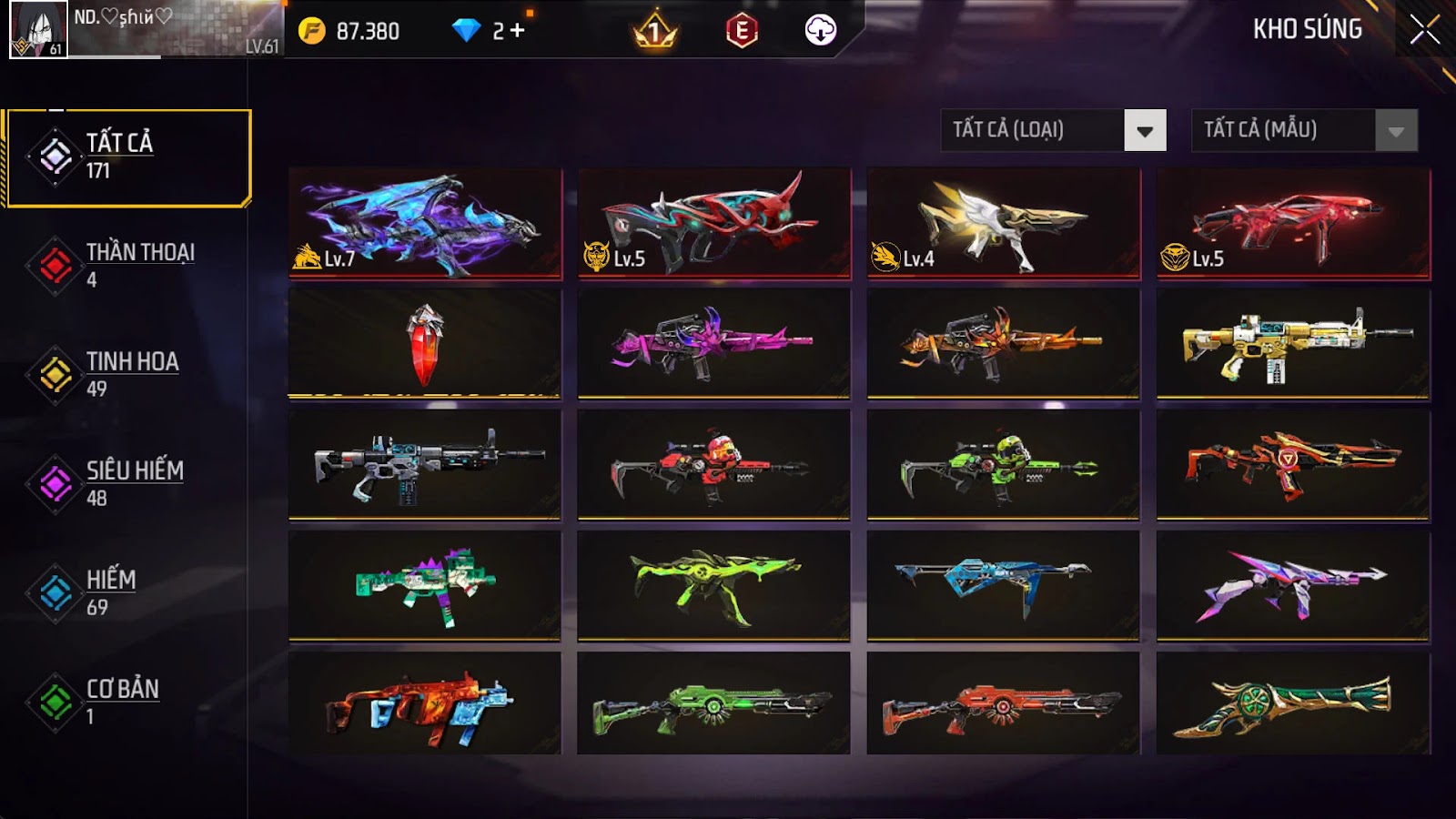This screenshot has height=819, width=1456.
Task: Click the gold coin balance showing 87.380
Action: pos(346,30)
